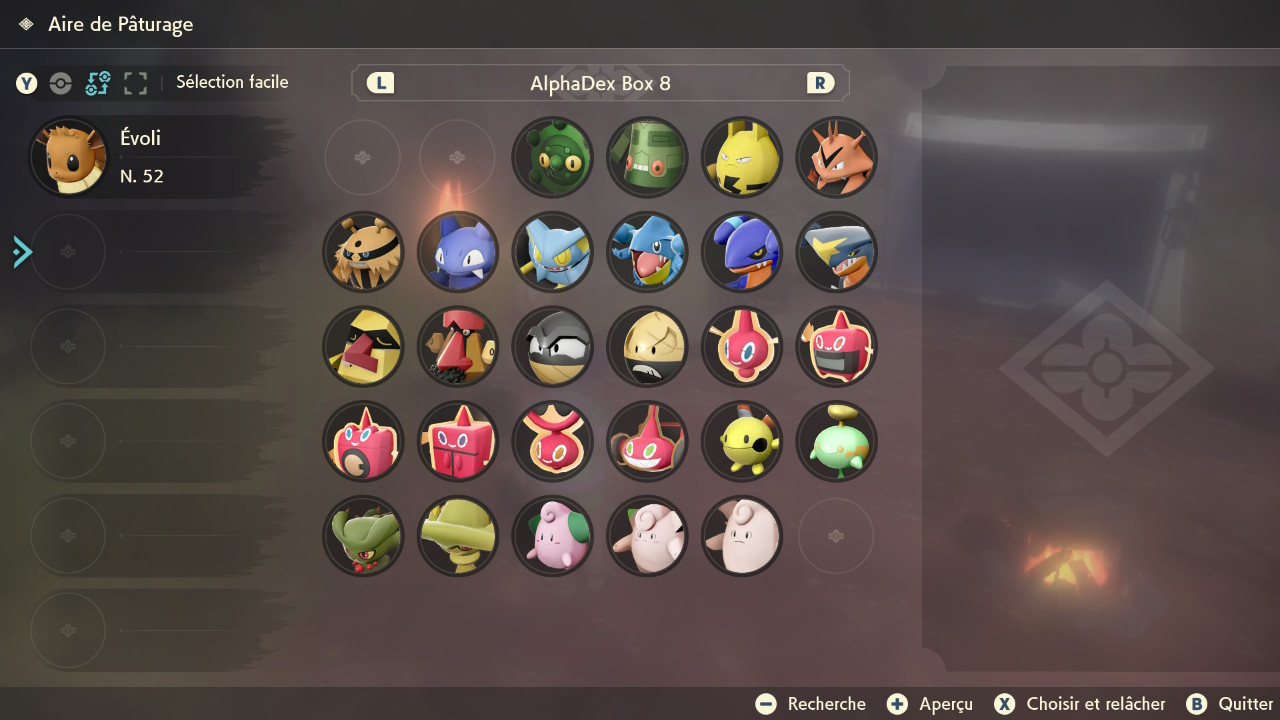Viewport: 1280px width, 720px height.
Task: Pick the Electivire portrait
Action: [x=363, y=252]
